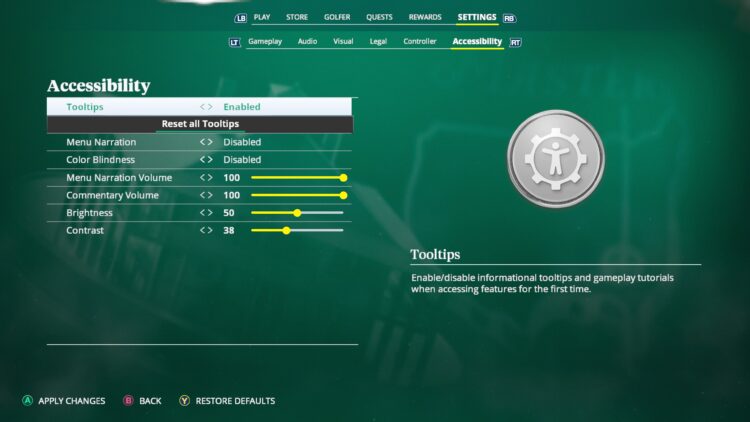Switch to the STORE tab
The width and height of the screenshot is (750, 422).
point(297,17)
